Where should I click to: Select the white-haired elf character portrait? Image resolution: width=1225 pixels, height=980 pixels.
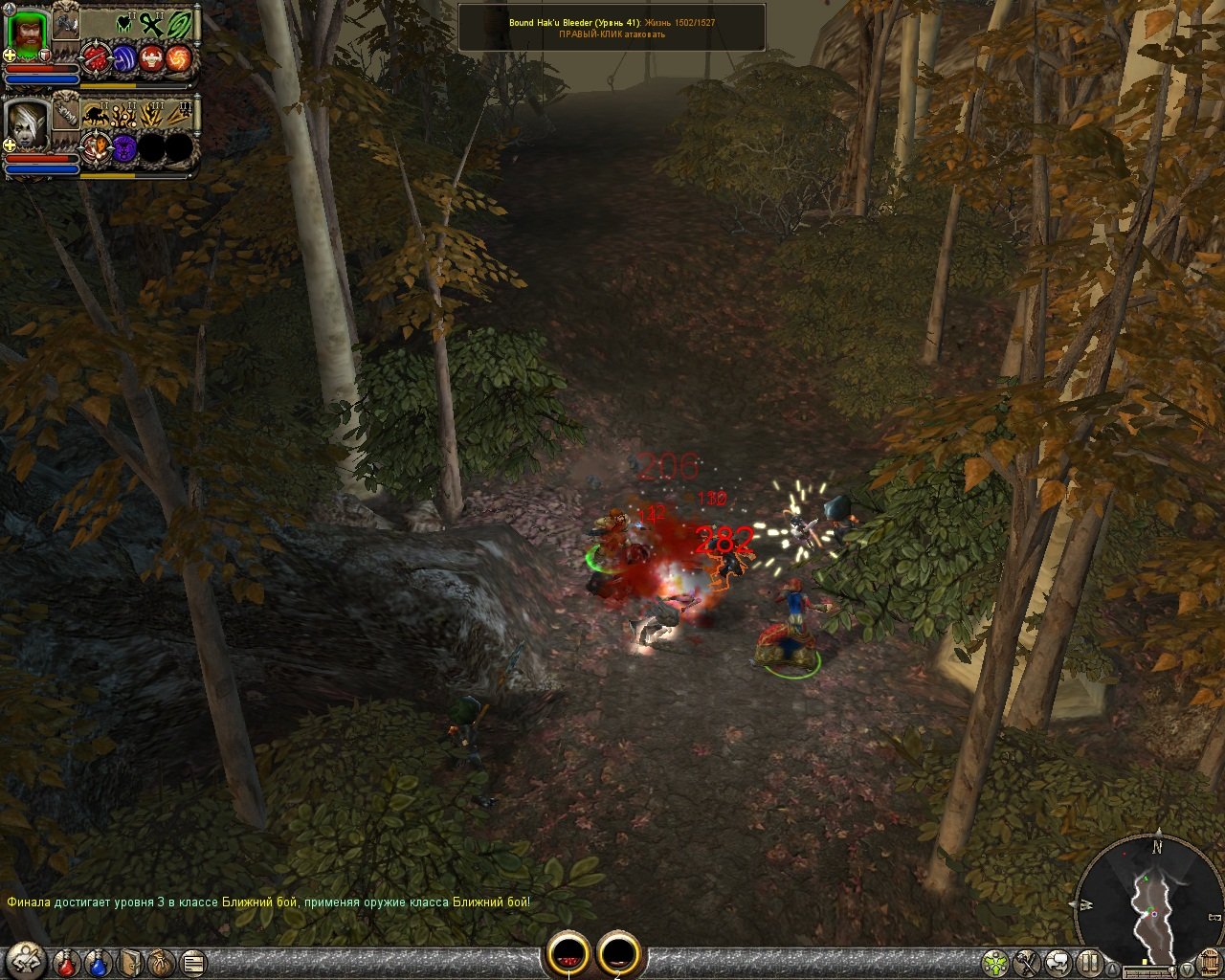point(28,122)
